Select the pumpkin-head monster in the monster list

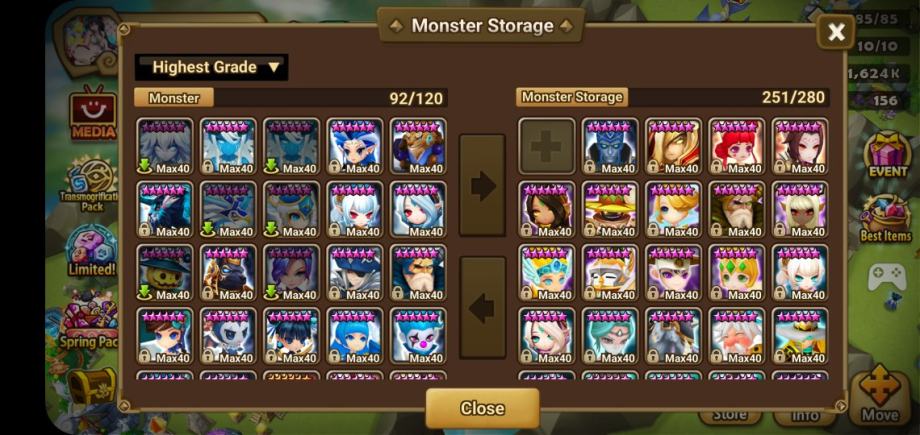[165, 273]
